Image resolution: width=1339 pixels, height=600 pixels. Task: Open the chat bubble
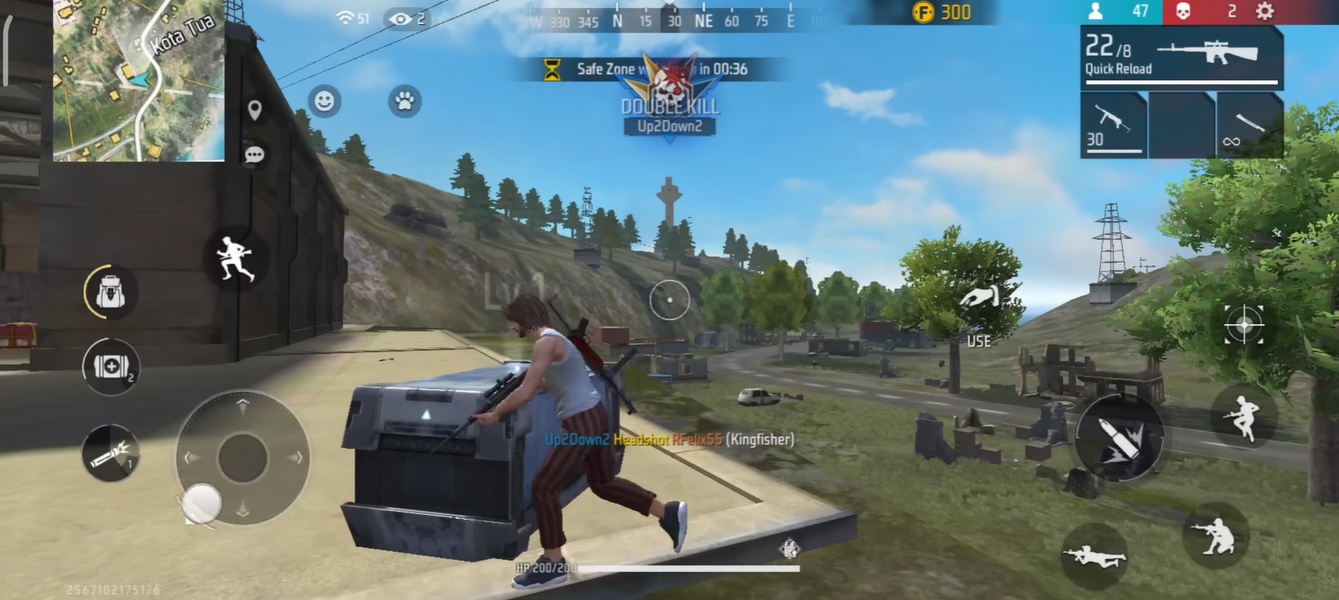tap(255, 155)
